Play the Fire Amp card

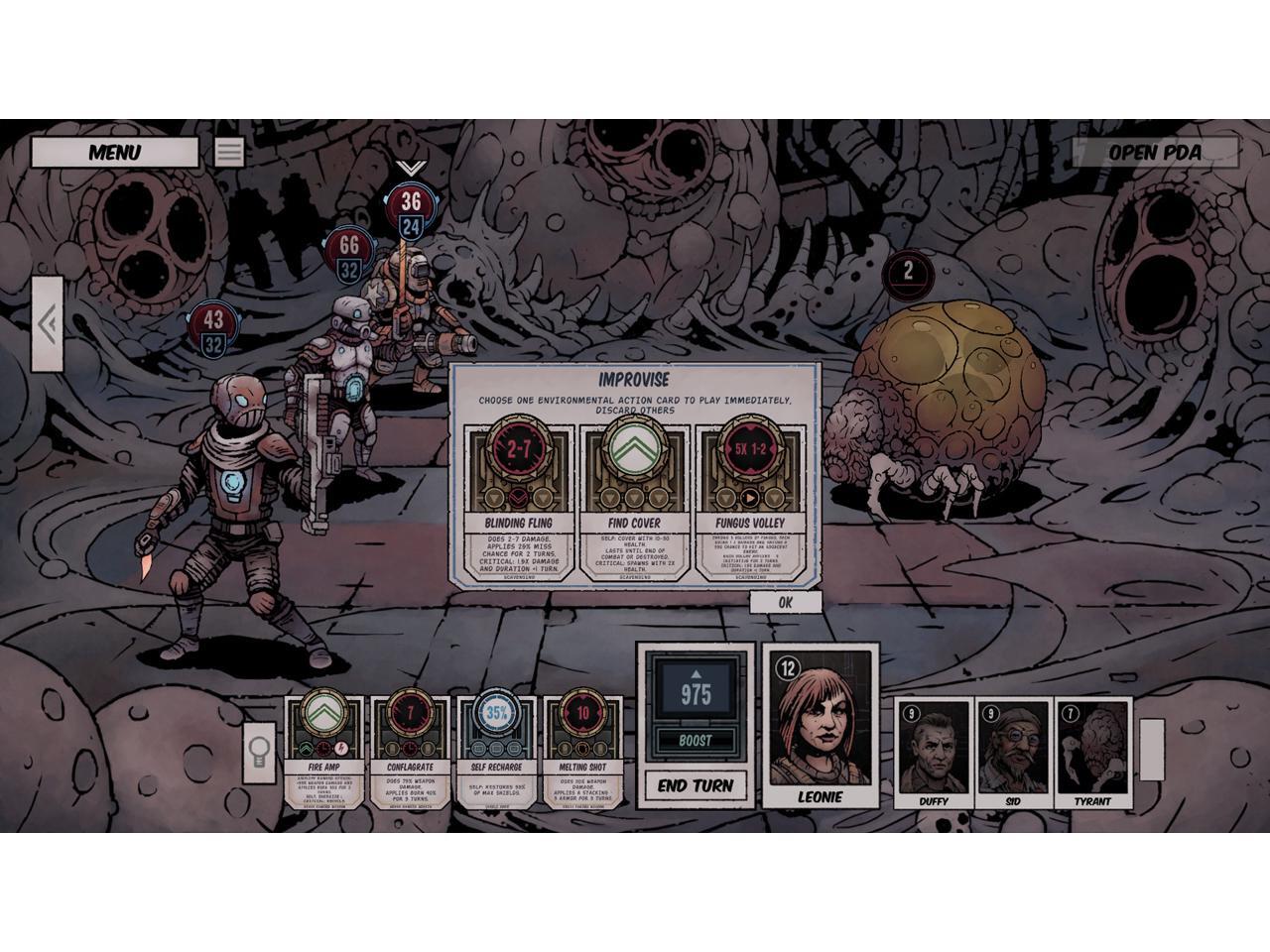(x=323, y=753)
